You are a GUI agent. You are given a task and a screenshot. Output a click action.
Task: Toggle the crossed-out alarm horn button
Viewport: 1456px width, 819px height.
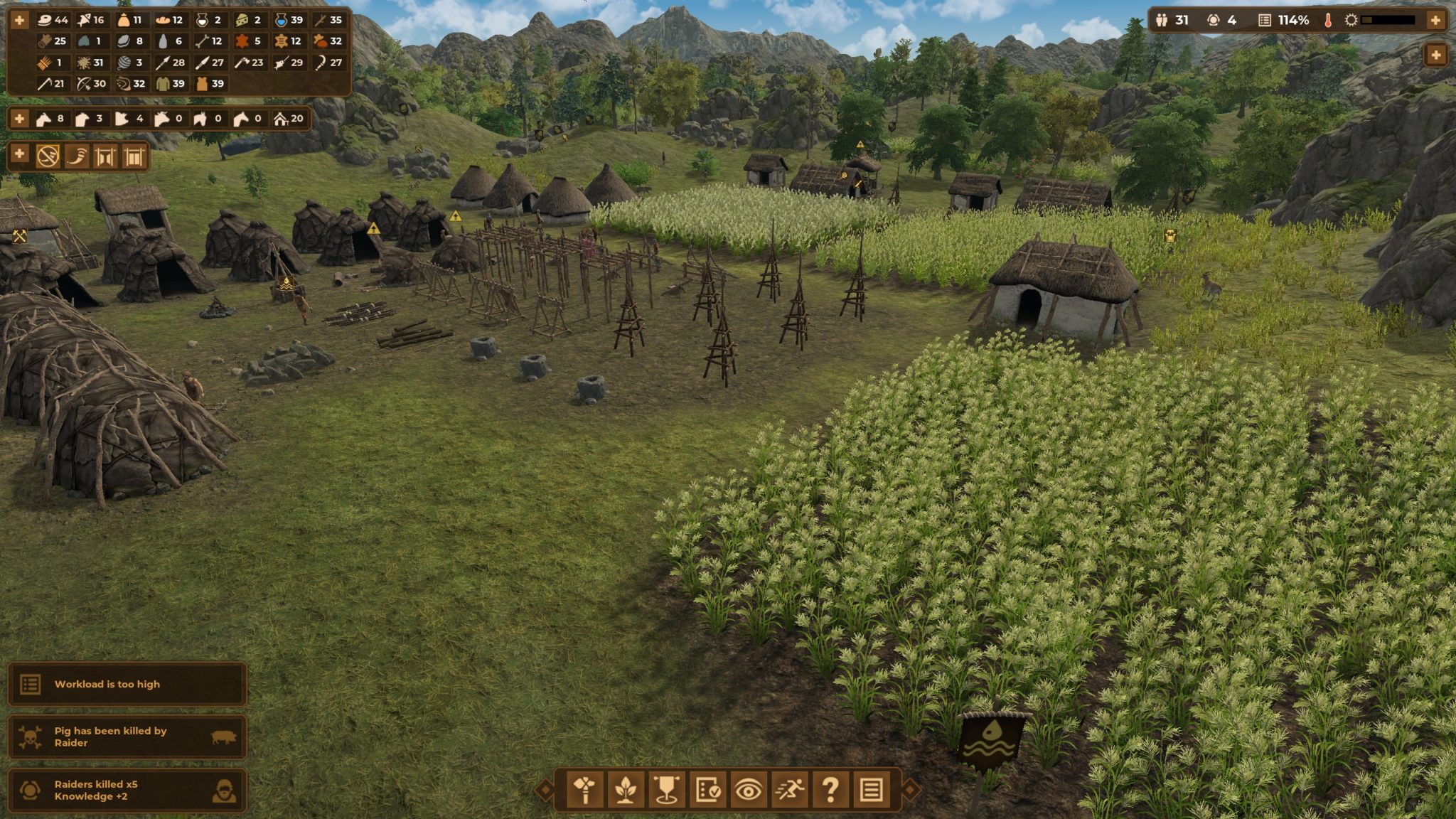point(48,156)
